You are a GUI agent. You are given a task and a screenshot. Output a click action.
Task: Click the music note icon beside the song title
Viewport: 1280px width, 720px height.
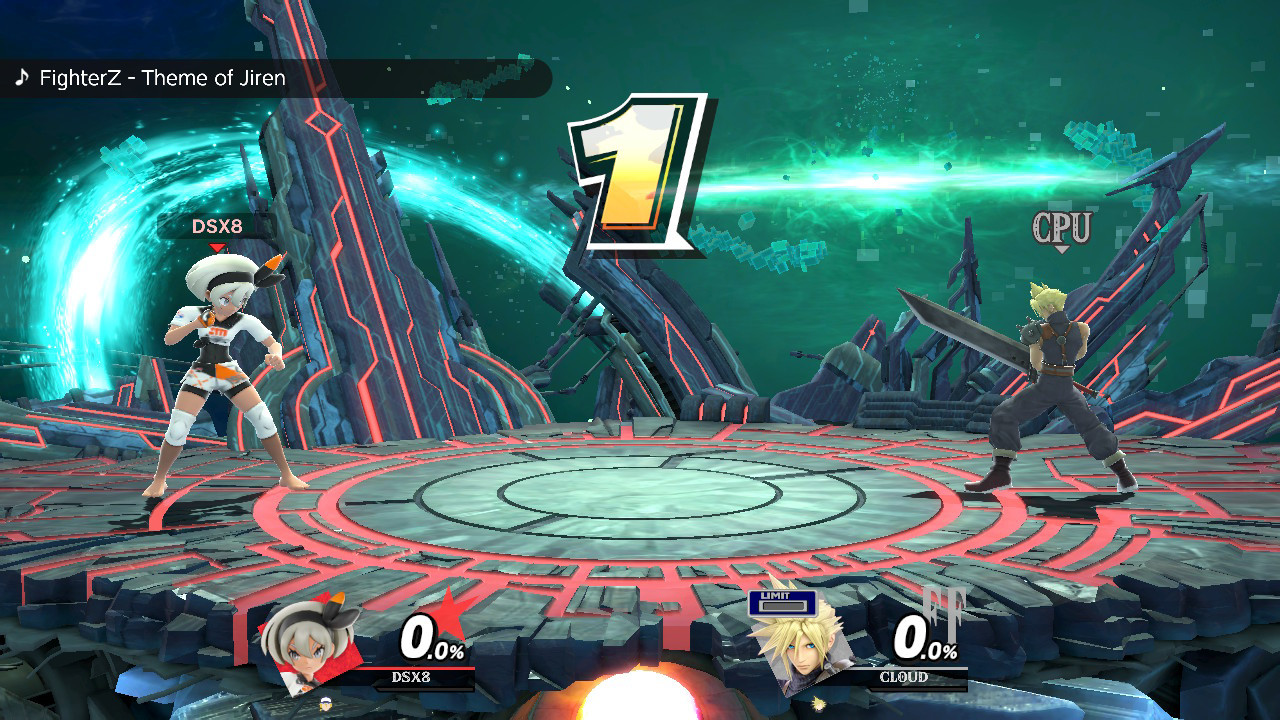(20, 76)
